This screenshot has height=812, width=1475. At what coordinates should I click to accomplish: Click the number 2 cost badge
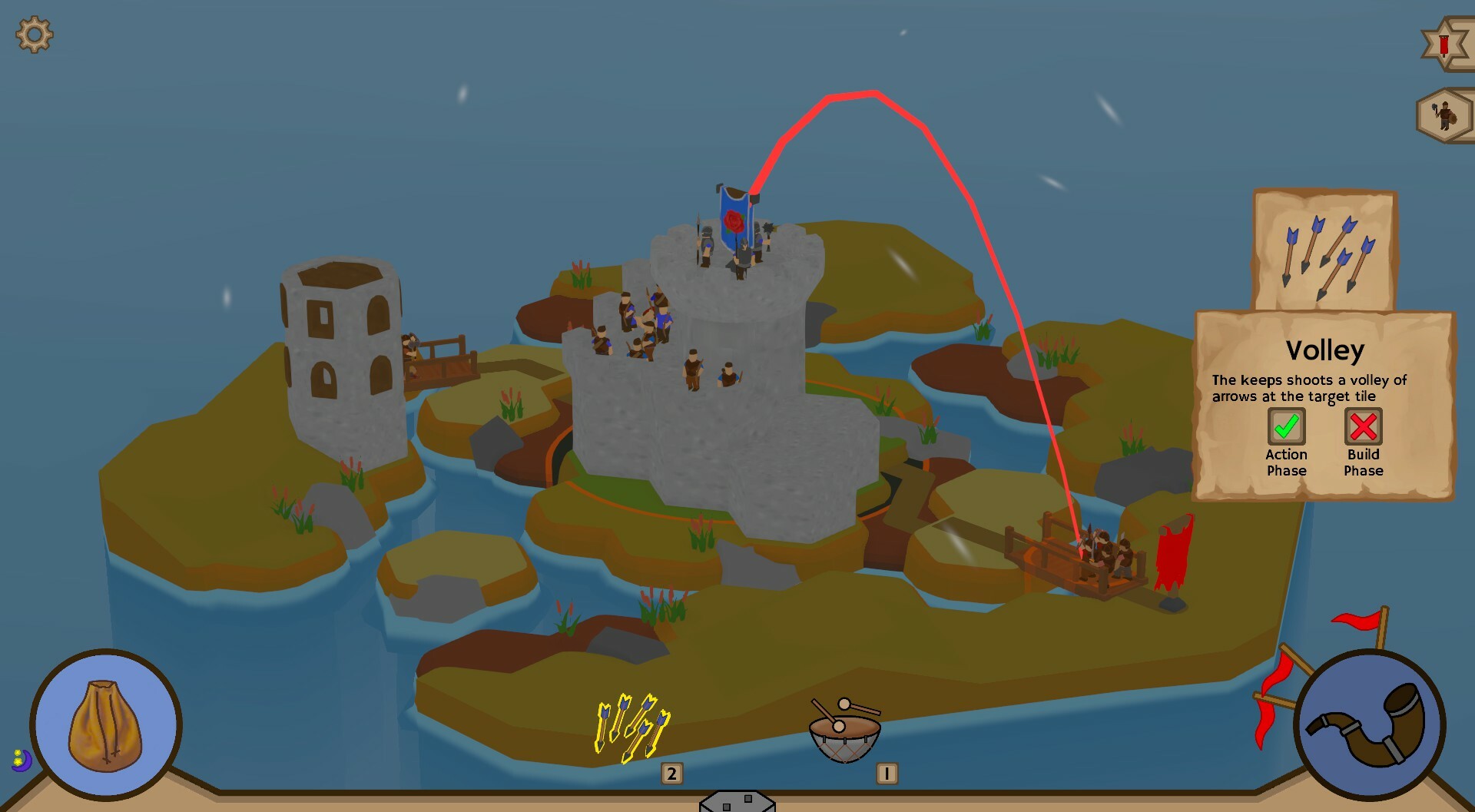pyautogui.click(x=671, y=774)
